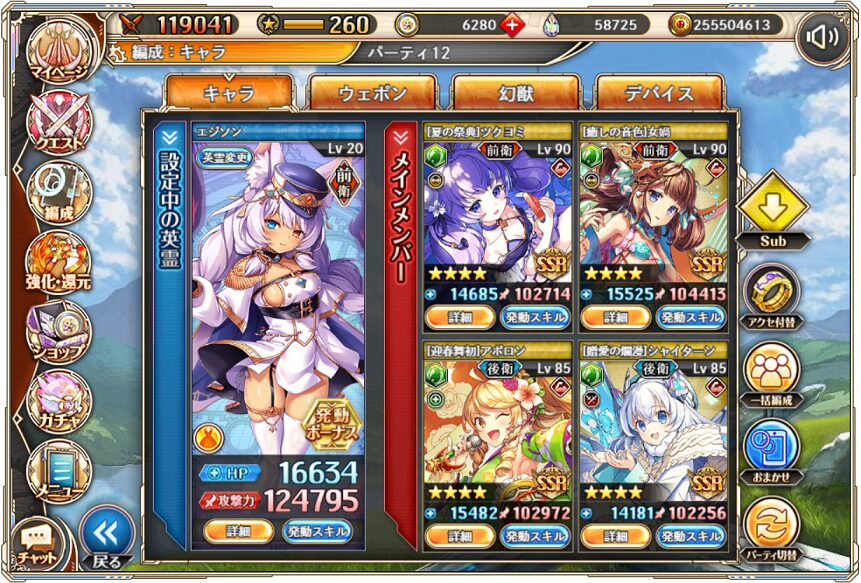861x583 pixels.
Task: Visit the ショップ
Action: click(x=59, y=332)
